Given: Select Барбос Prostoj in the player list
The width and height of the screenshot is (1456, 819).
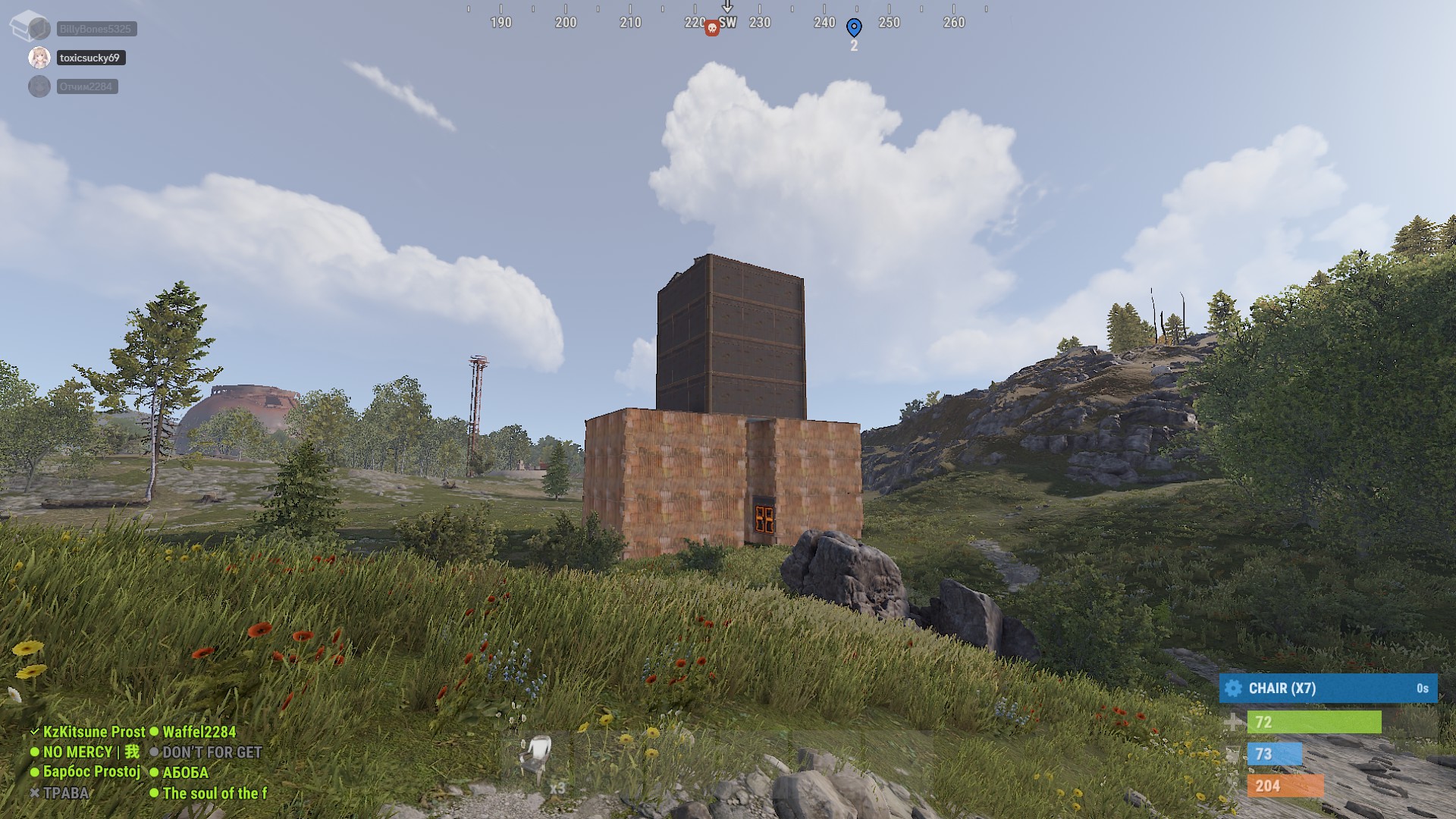Looking at the screenshot, I should (x=91, y=772).
